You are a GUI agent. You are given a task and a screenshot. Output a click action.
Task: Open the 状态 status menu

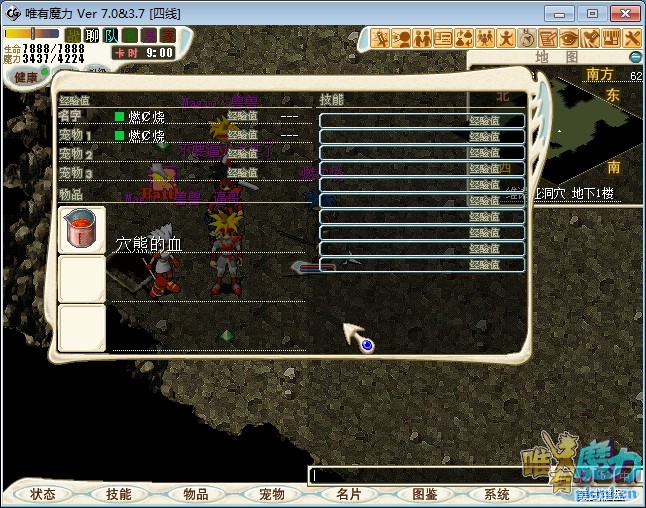42,494
